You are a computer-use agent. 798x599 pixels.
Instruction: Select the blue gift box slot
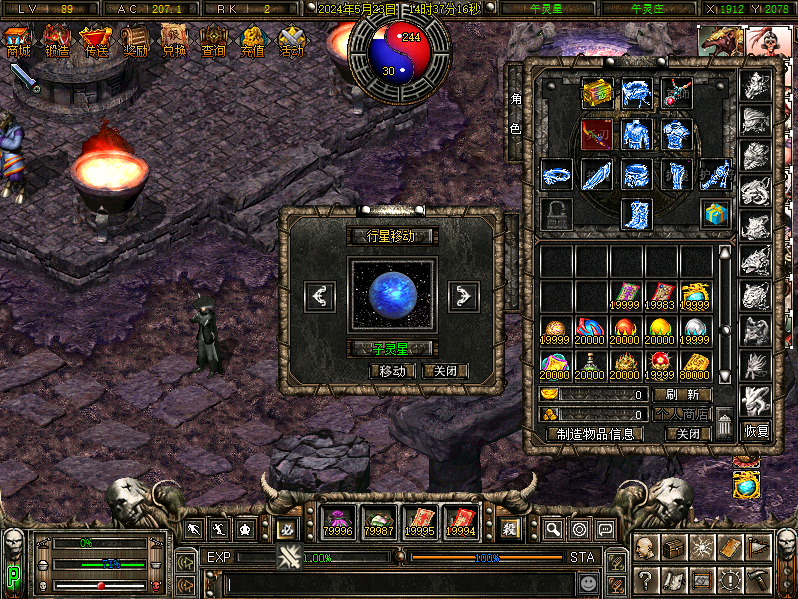click(x=713, y=213)
